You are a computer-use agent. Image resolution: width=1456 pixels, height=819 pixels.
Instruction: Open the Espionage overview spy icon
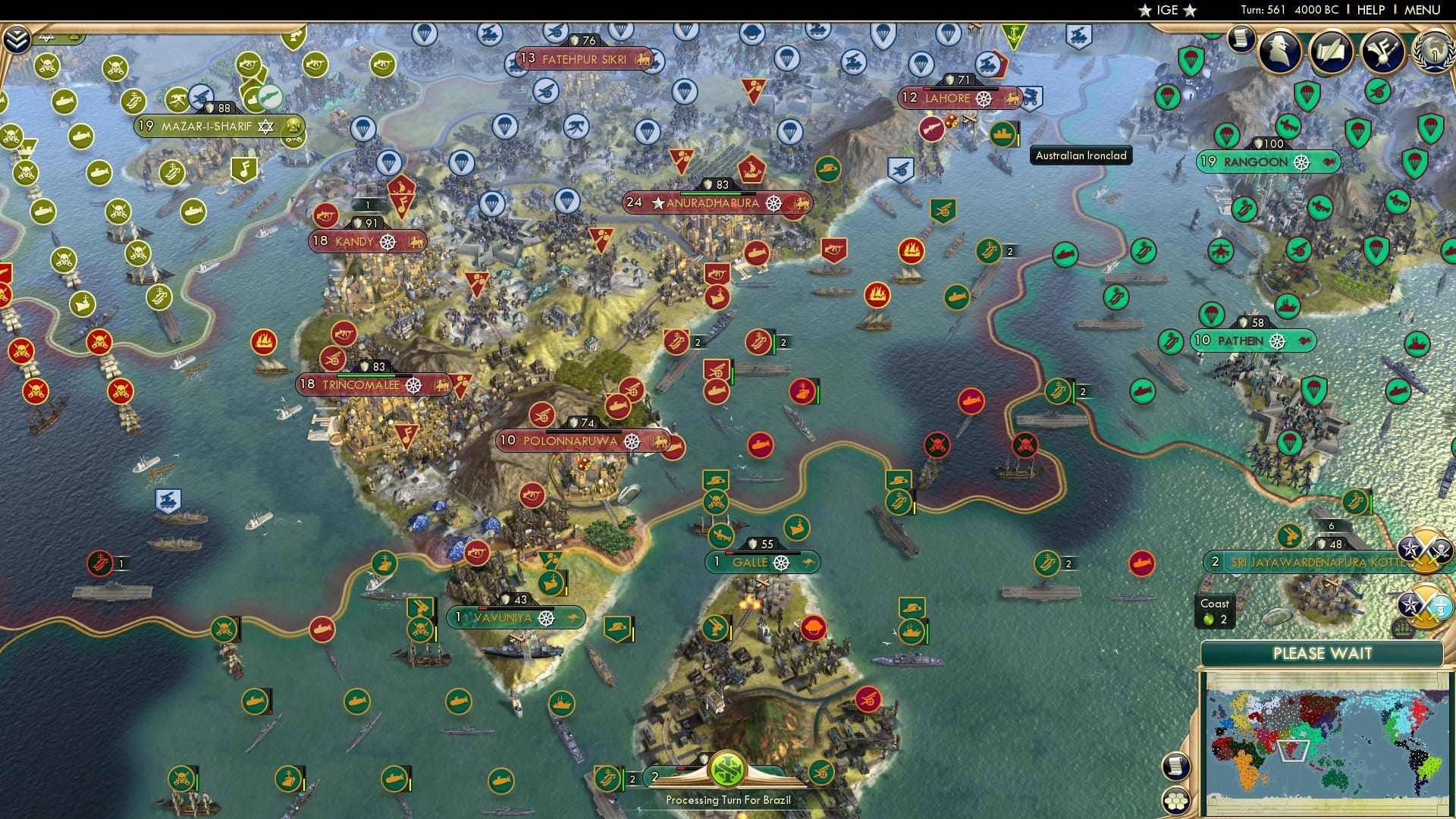[x=1280, y=52]
